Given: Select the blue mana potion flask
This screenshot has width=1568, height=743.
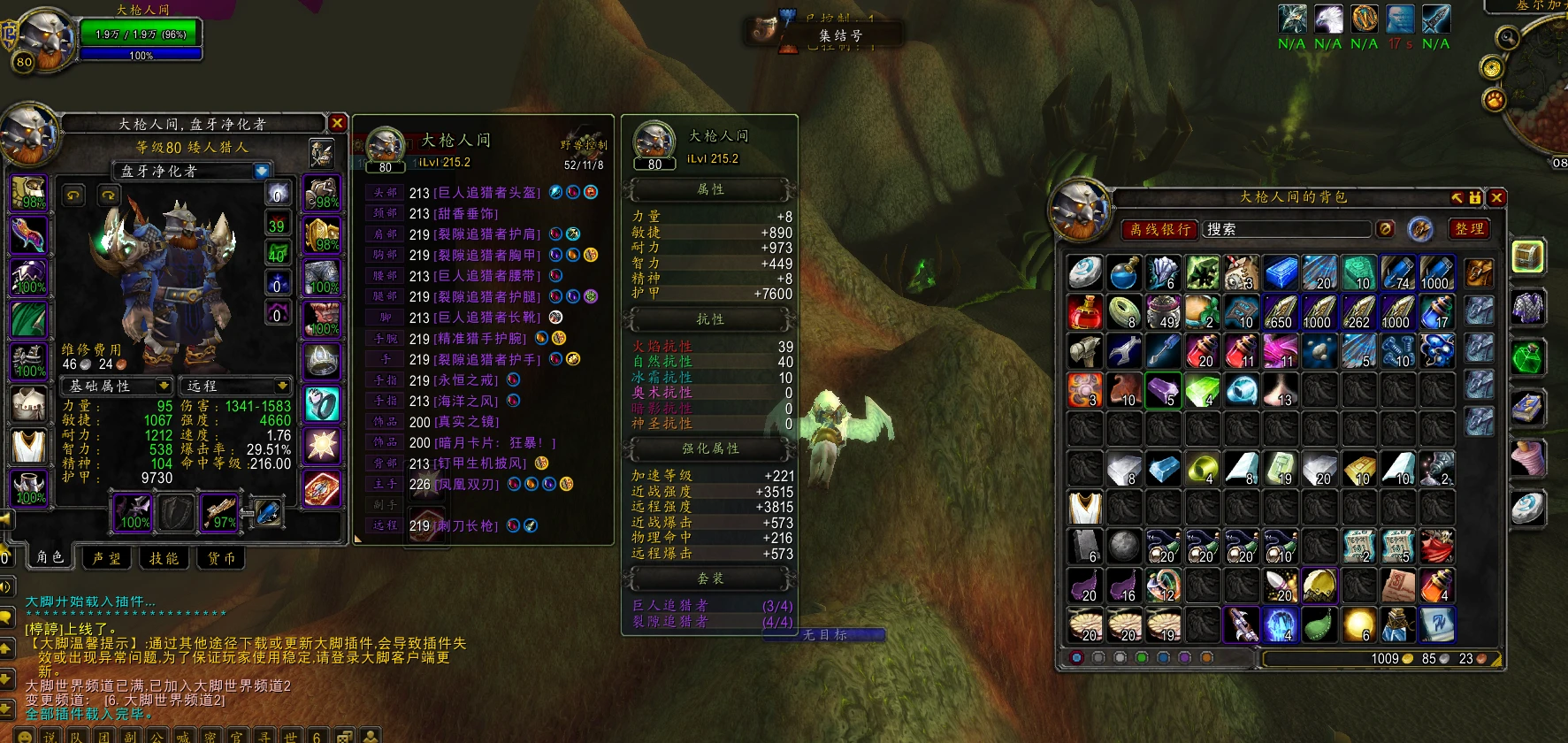Looking at the screenshot, I should (x=1124, y=272).
